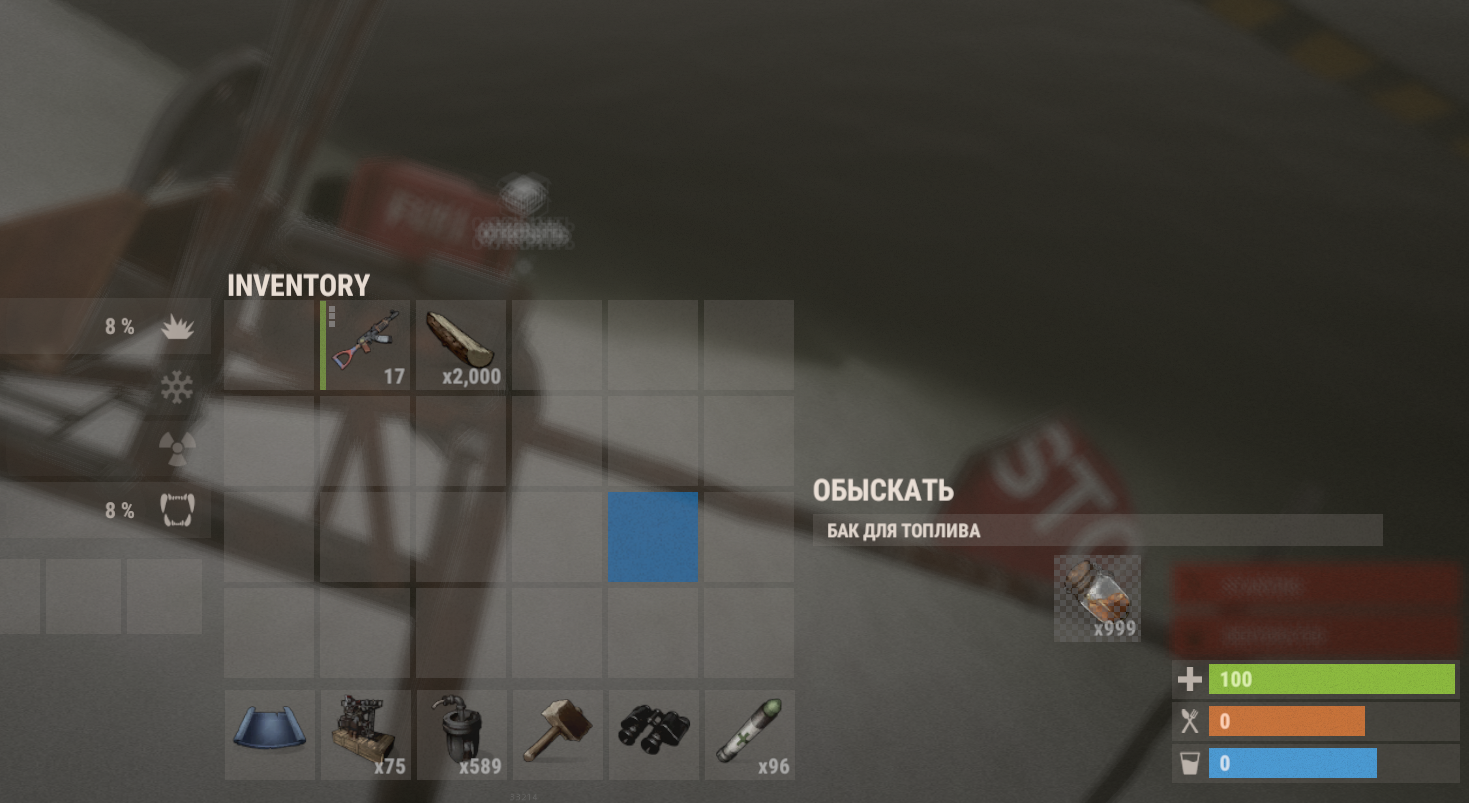Select the binoculars hotbar slot
The height and width of the screenshot is (803, 1469).
coord(653,735)
